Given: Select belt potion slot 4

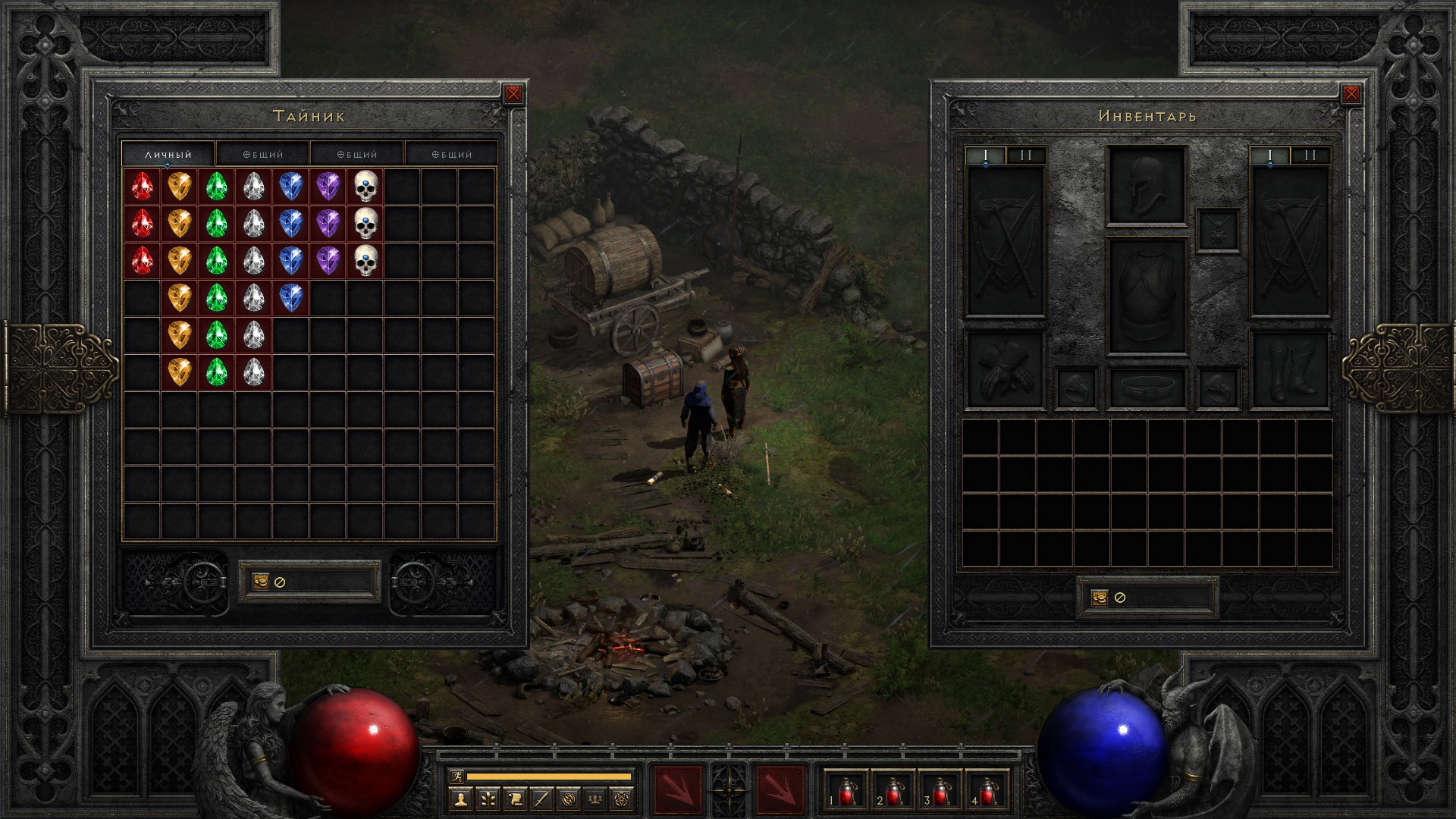Looking at the screenshot, I should click(x=987, y=791).
